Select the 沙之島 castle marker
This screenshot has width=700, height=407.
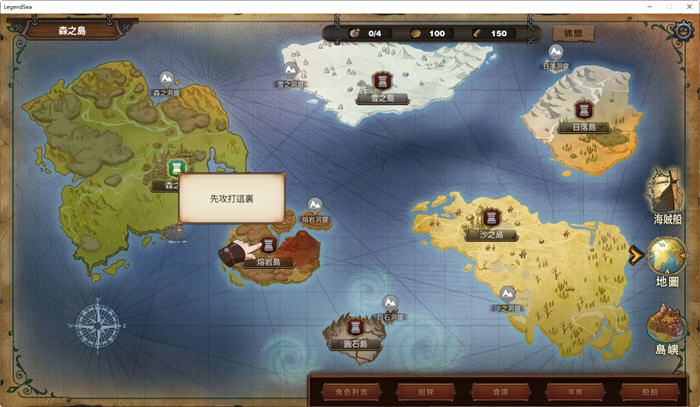point(491,217)
